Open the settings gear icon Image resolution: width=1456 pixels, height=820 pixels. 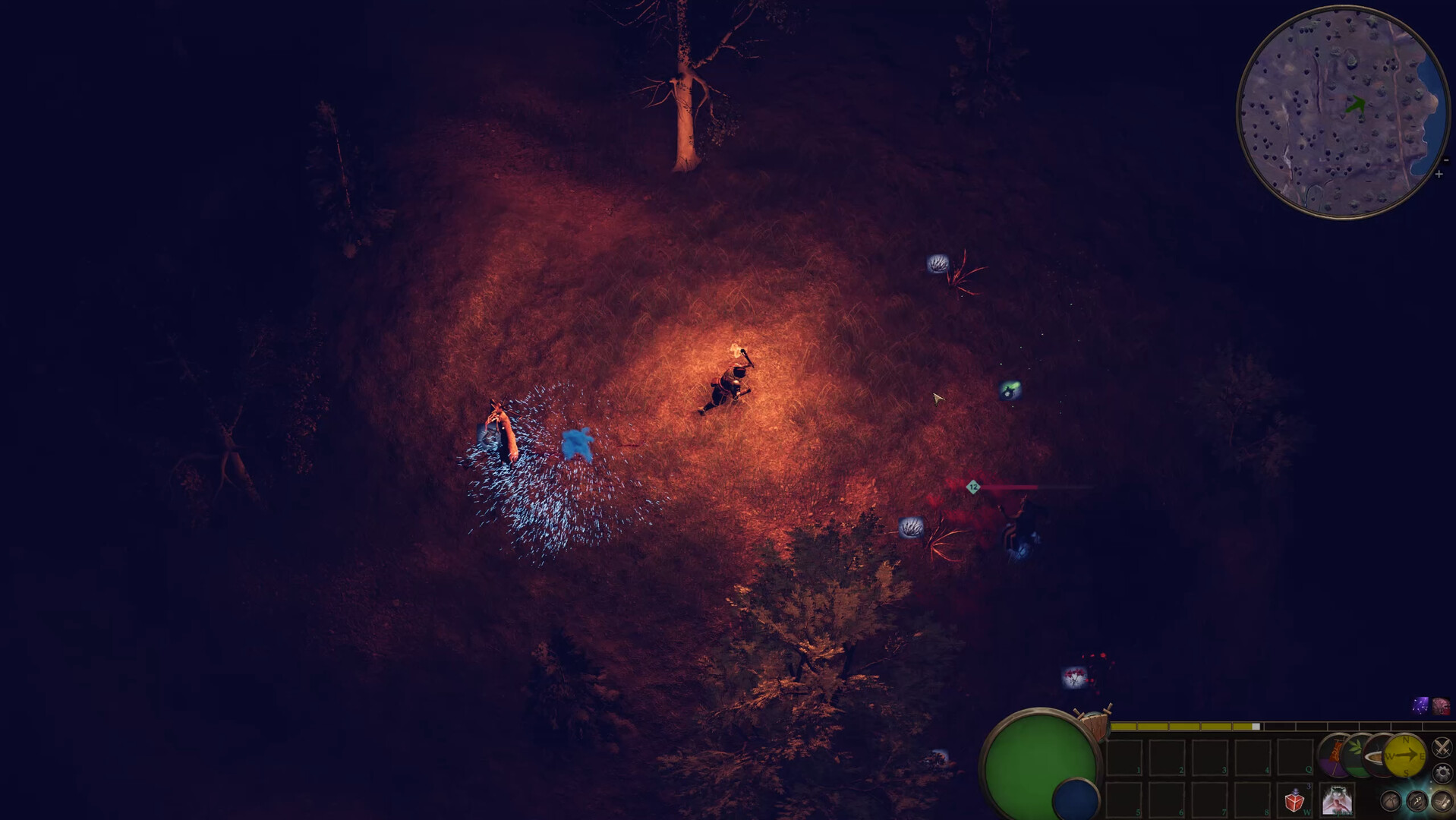(1442, 771)
